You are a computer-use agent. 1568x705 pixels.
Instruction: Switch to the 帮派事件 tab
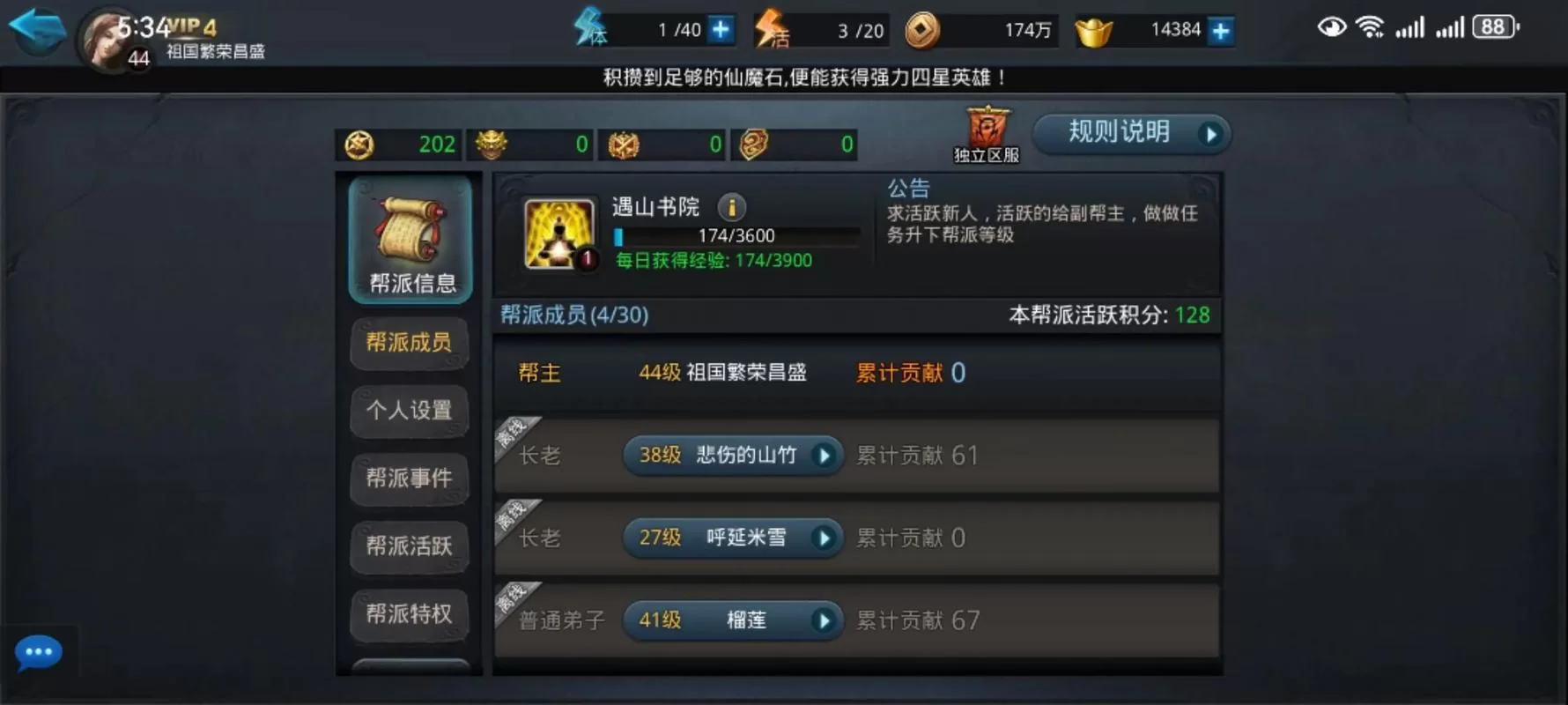click(x=410, y=479)
